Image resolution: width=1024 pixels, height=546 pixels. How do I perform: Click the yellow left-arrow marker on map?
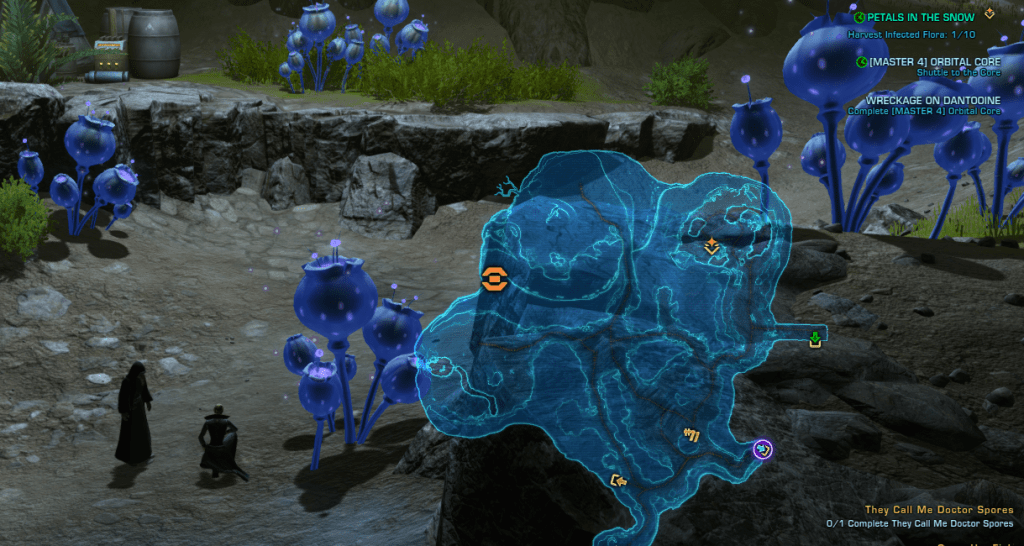[x=619, y=481]
